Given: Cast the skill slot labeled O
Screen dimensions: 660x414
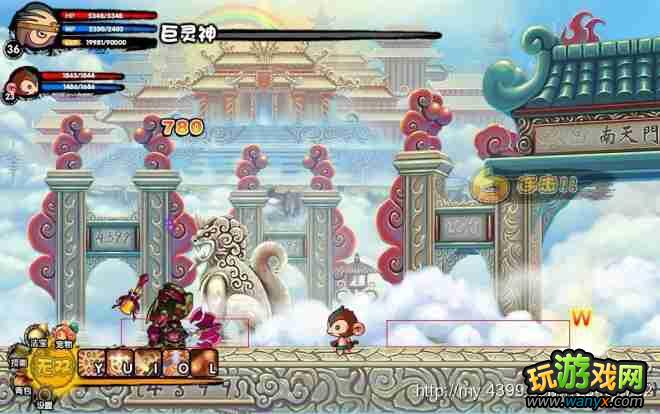Looking at the screenshot, I should (177, 364).
